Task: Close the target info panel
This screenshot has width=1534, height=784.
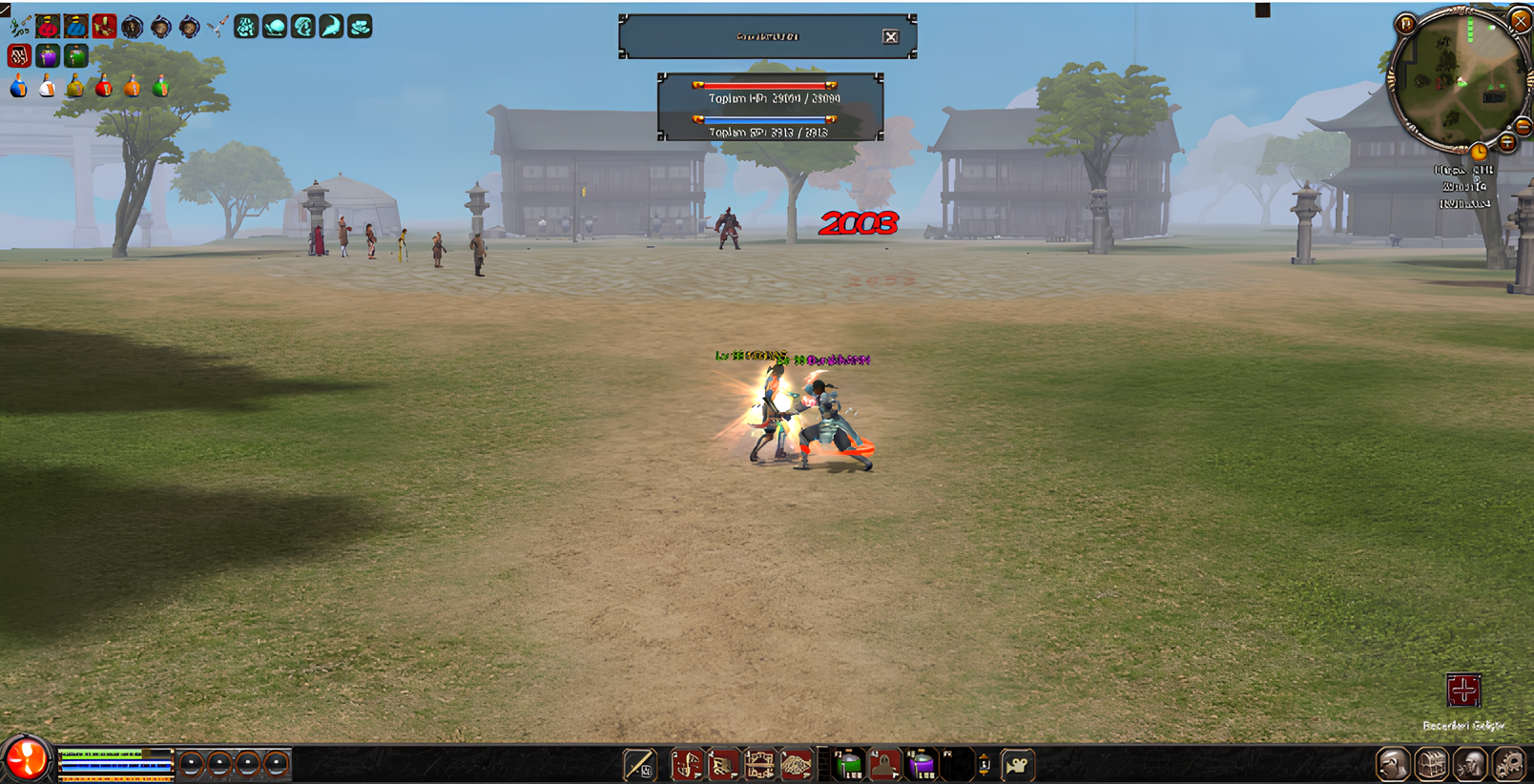Action: pyautogui.click(x=890, y=37)
